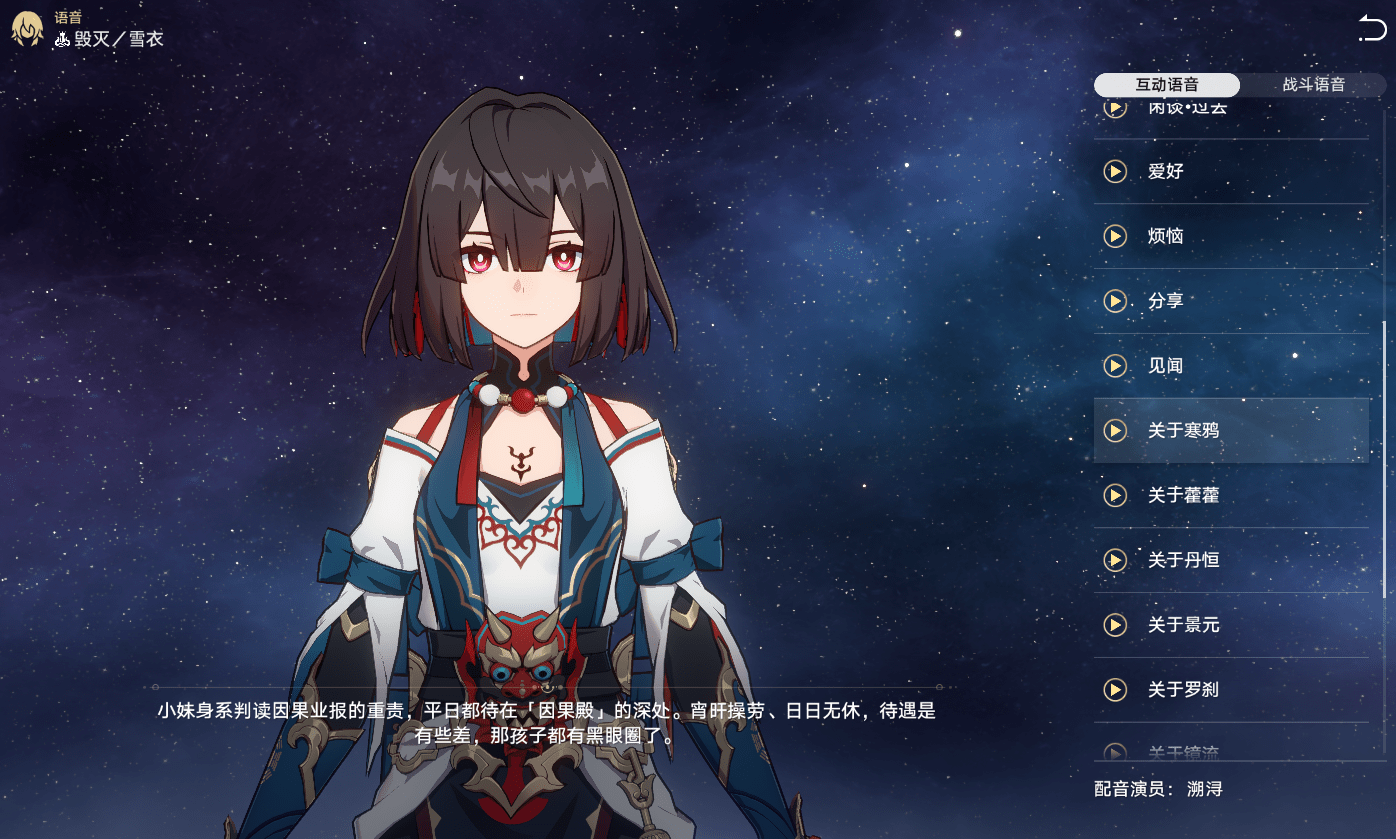Select the 关于寒鸦 voice entry

coord(1230,431)
